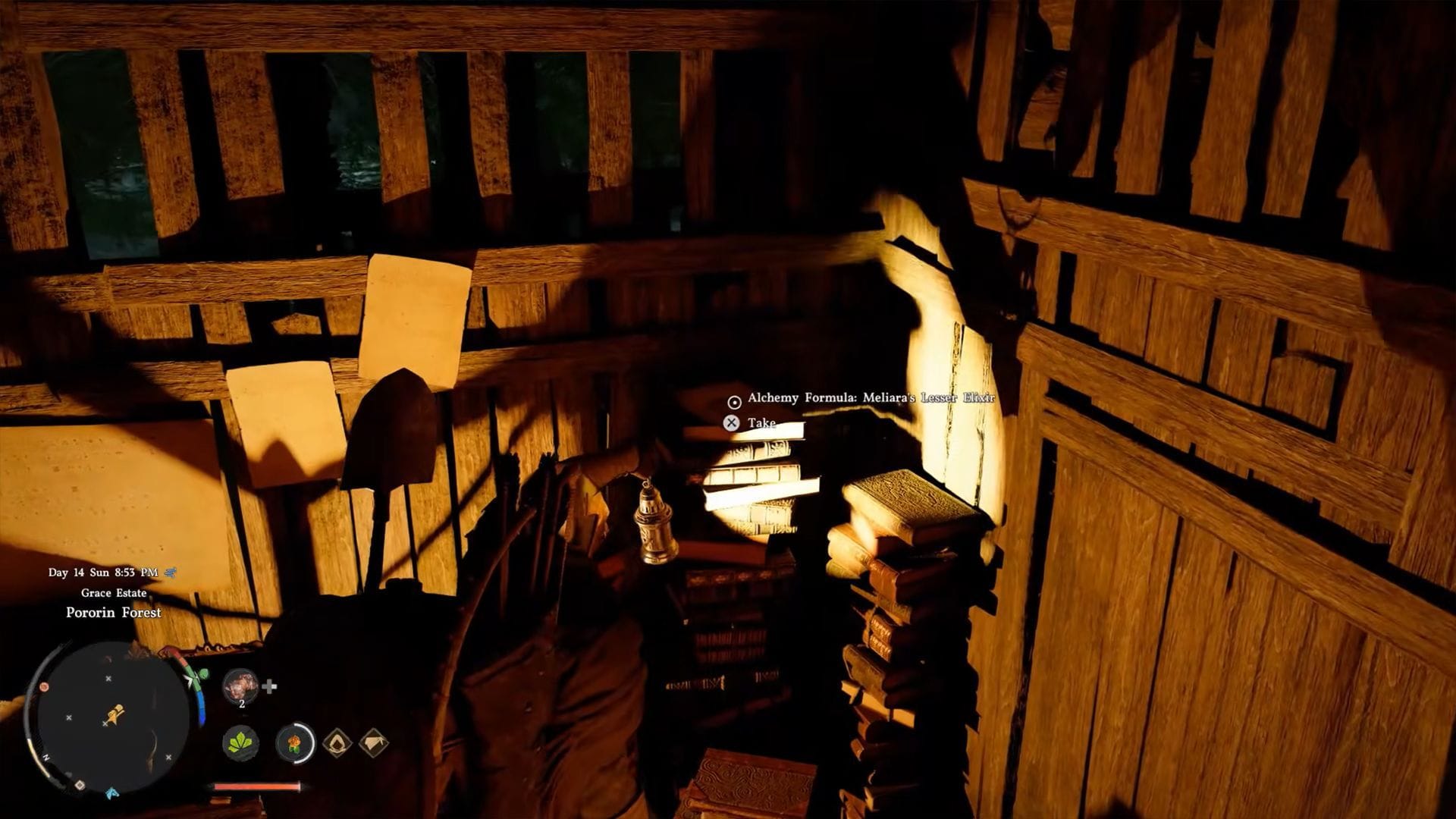Click the red health bar

pos(256,786)
